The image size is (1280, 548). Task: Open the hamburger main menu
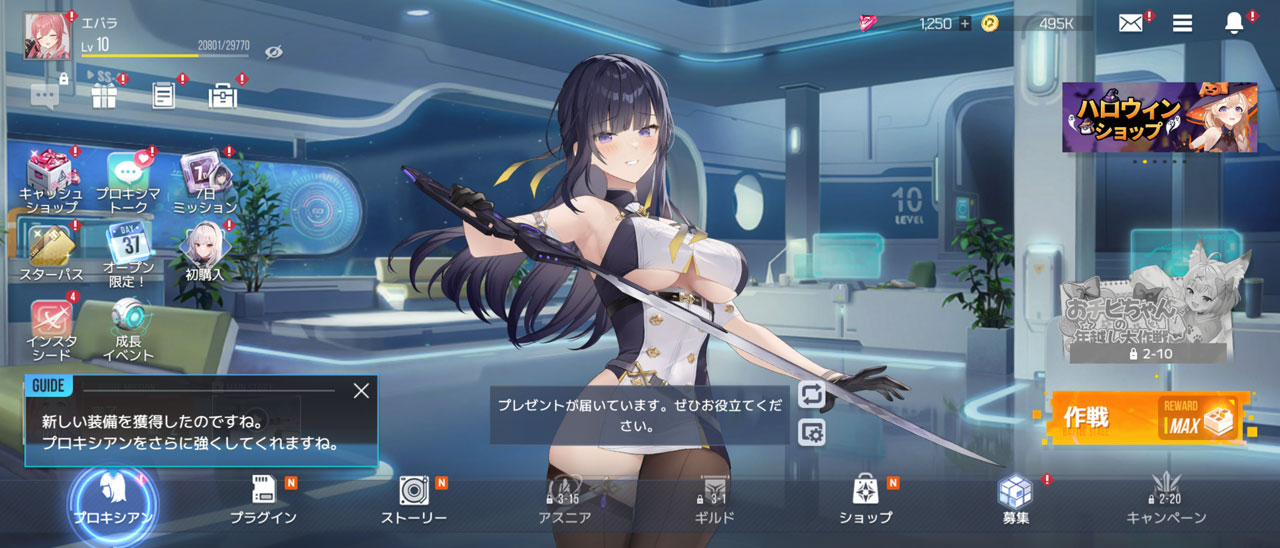coord(1182,23)
